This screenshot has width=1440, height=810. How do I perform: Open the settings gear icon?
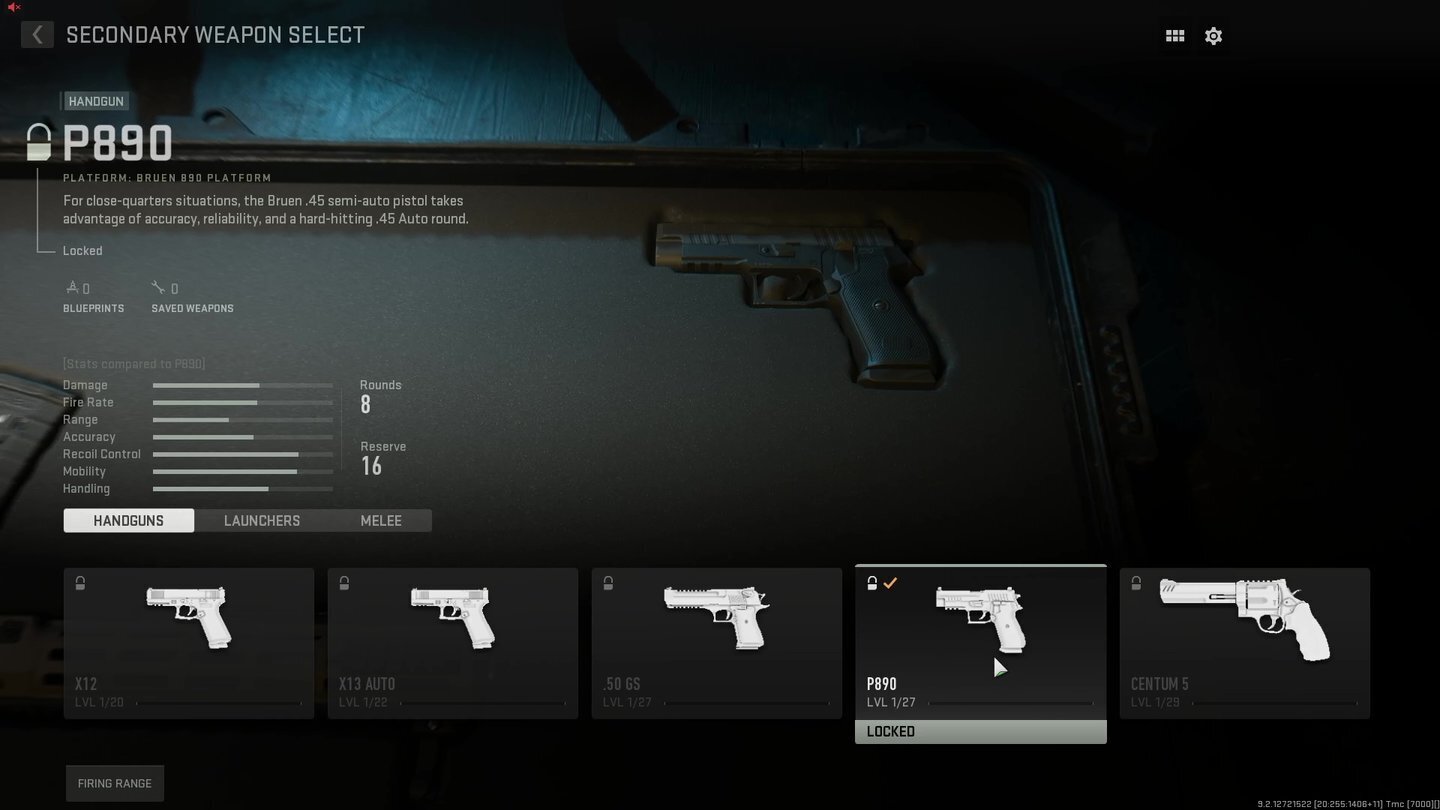pyautogui.click(x=1213, y=36)
